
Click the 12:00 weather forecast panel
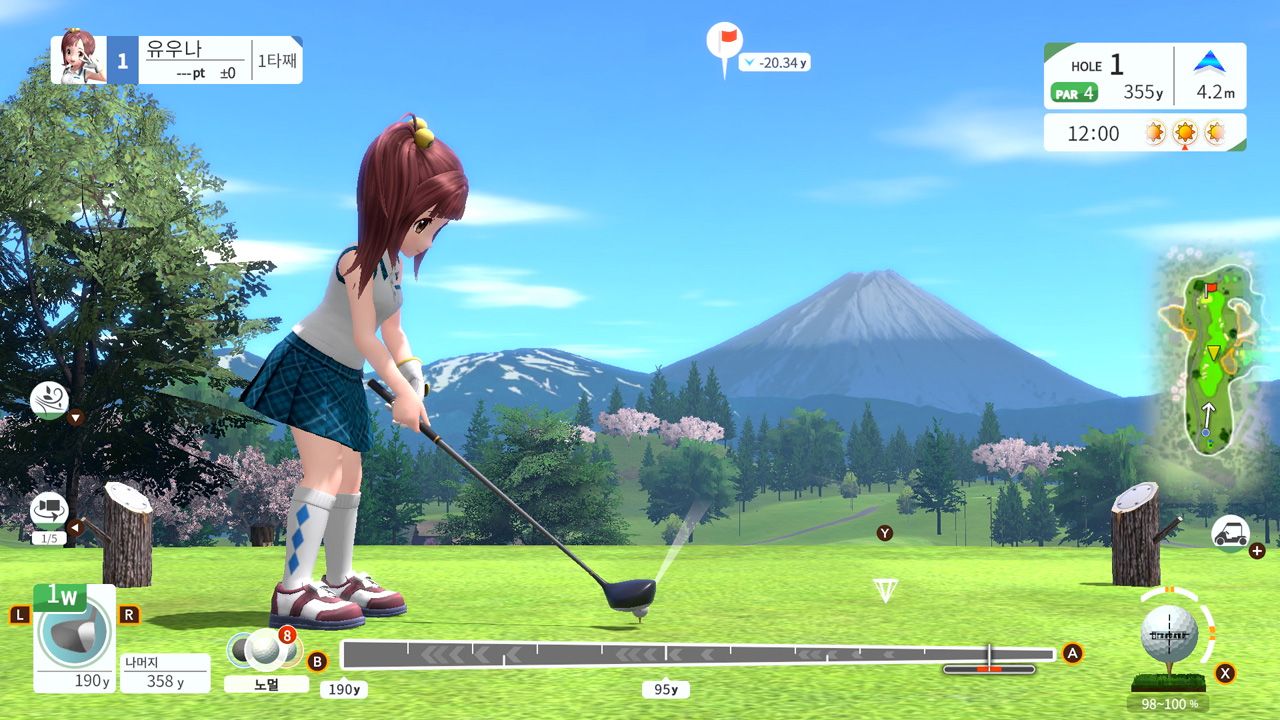1144,132
